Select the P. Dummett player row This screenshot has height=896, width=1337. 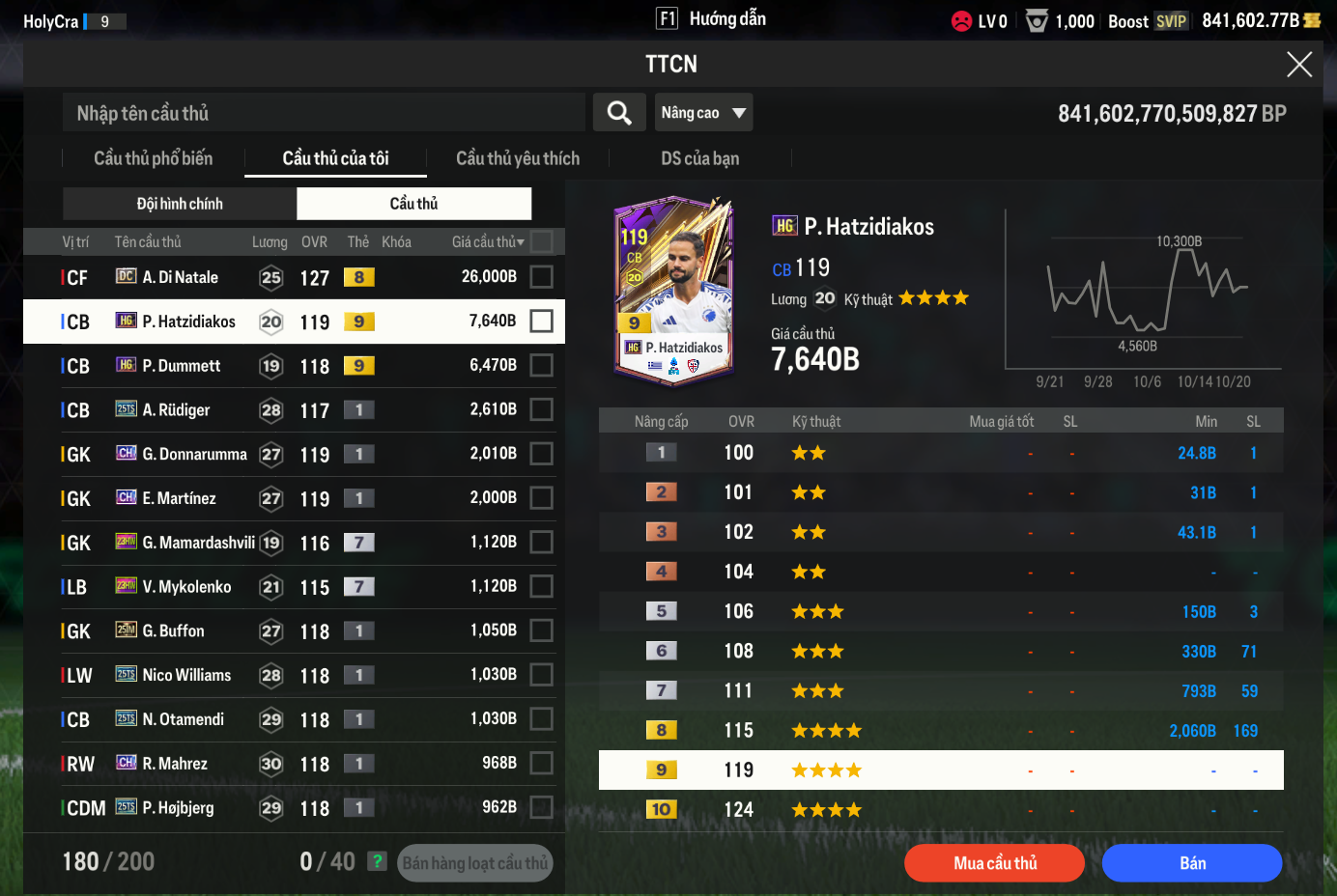(290, 366)
